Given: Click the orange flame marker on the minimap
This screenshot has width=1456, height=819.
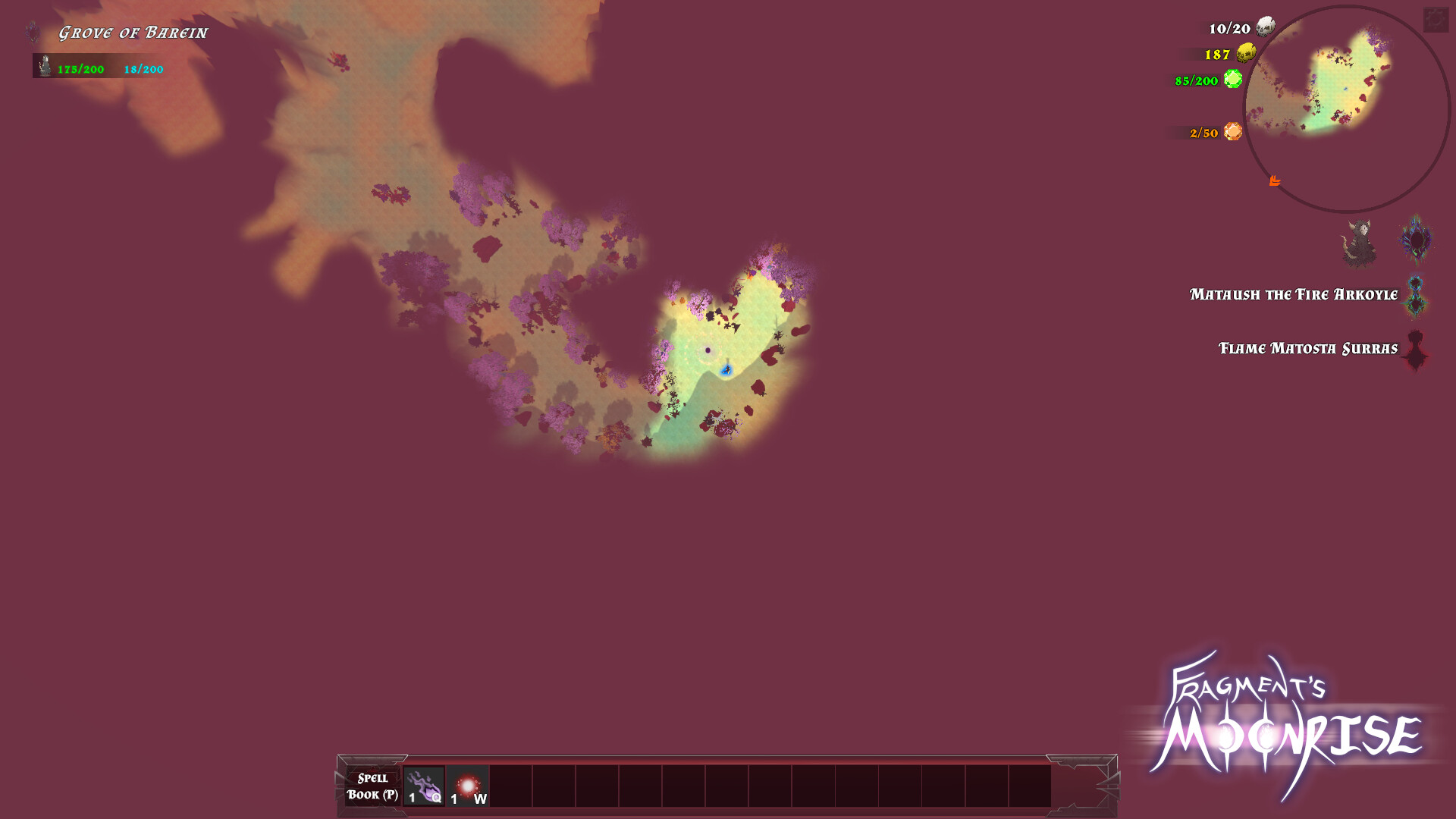Looking at the screenshot, I should [x=1276, y=180].
